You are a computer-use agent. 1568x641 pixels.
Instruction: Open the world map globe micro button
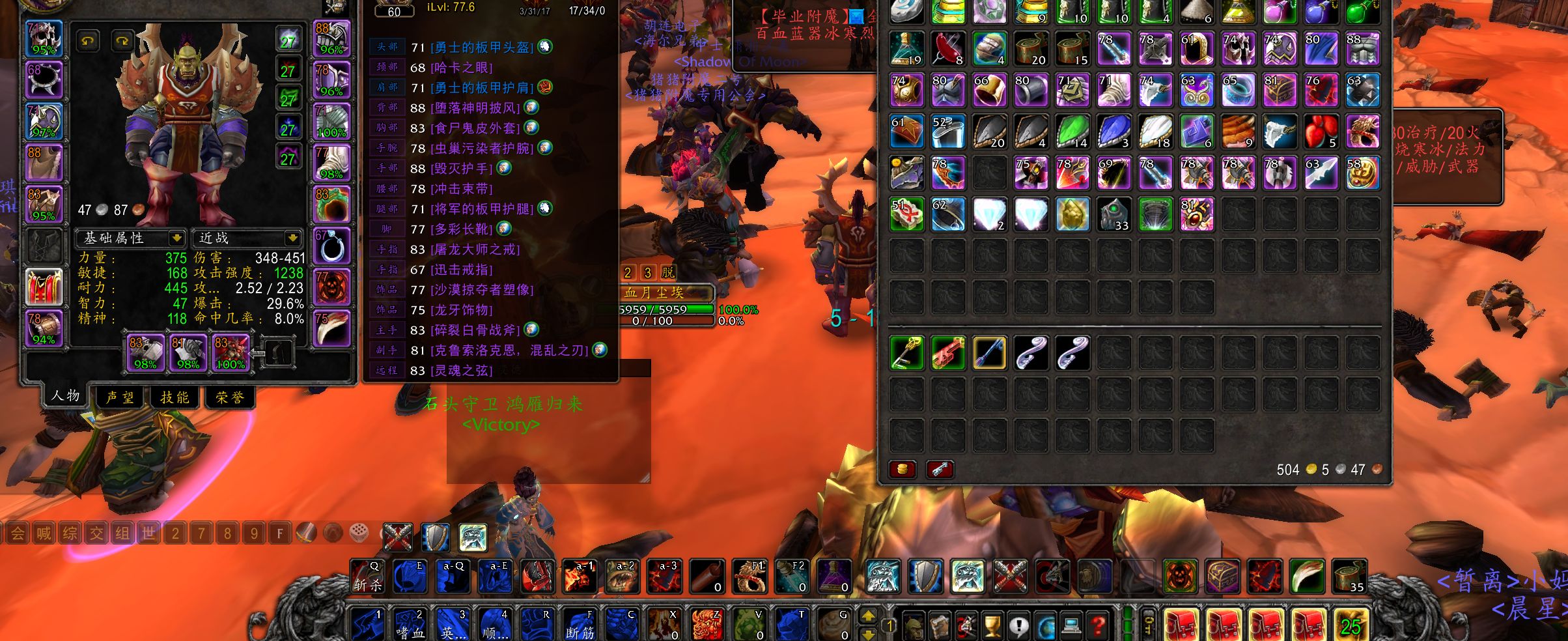(1046, 626)
